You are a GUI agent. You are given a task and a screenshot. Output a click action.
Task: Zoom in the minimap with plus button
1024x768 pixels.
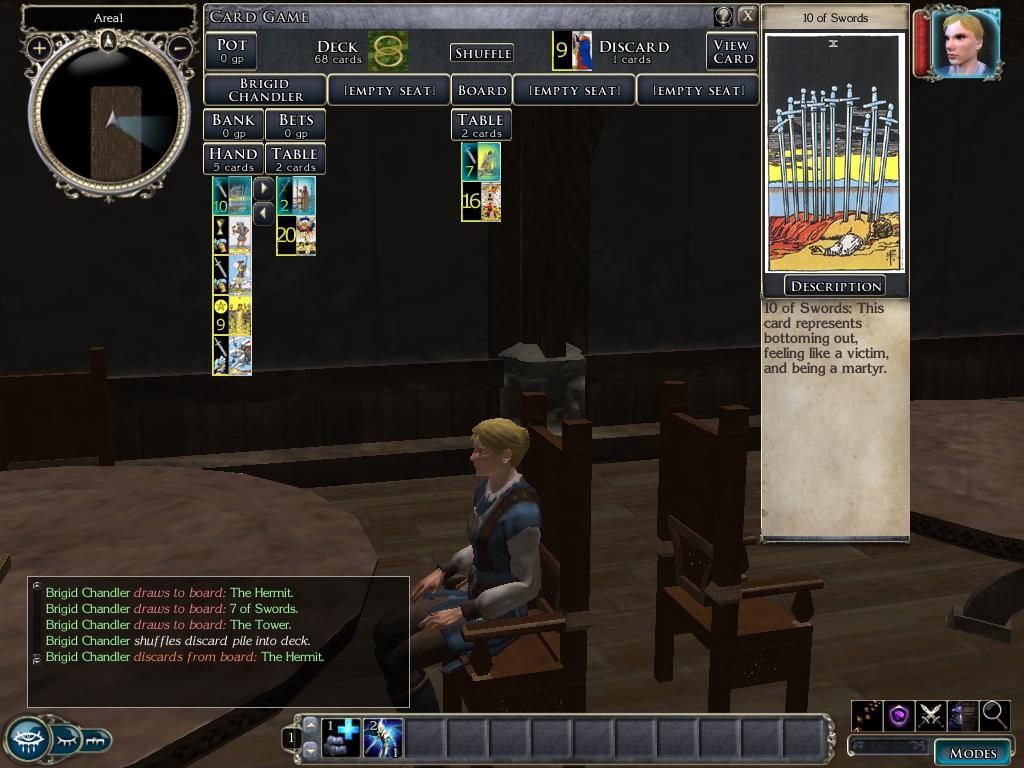pos(39,47)
